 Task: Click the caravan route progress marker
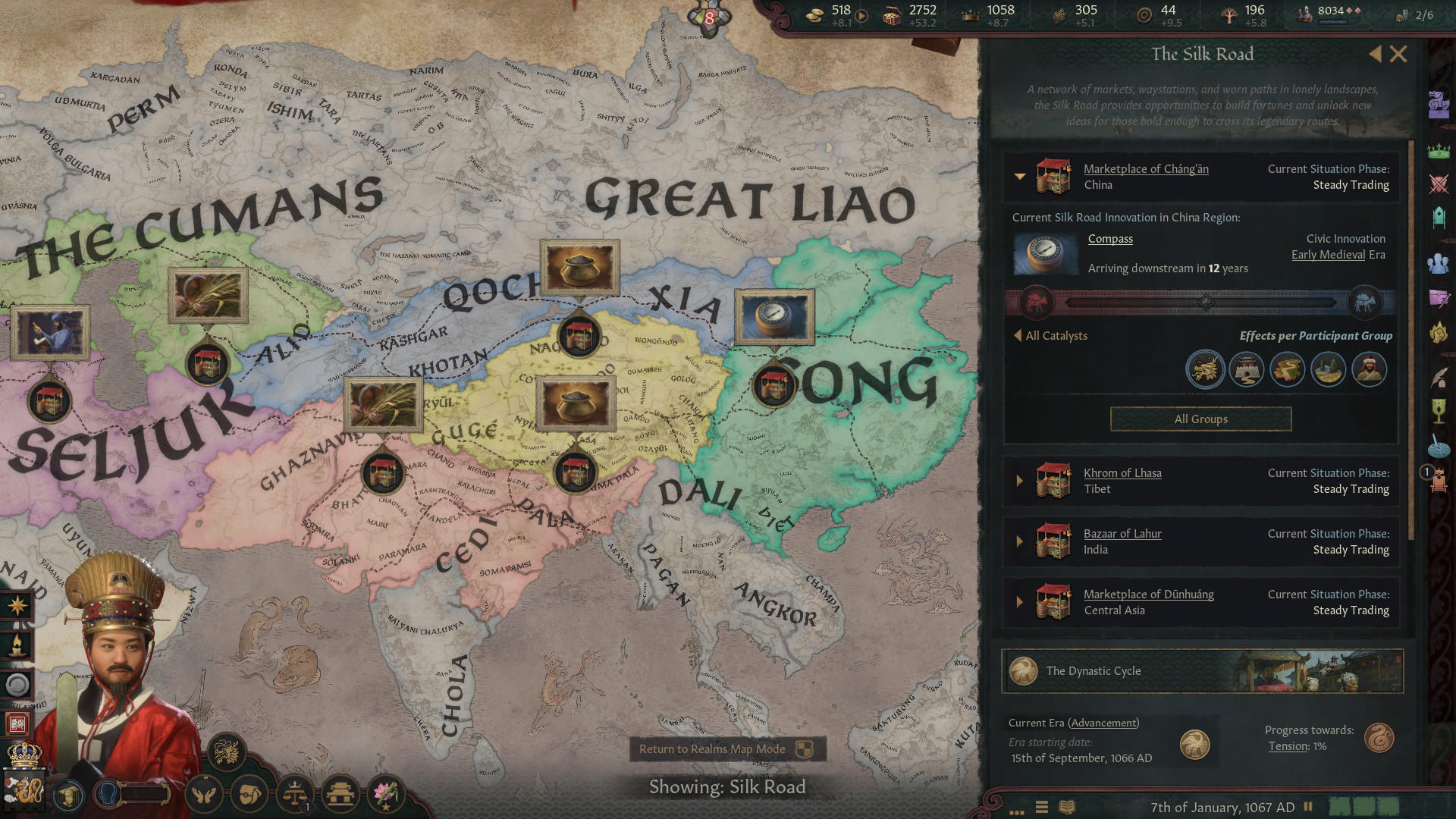click(1204, 302)
